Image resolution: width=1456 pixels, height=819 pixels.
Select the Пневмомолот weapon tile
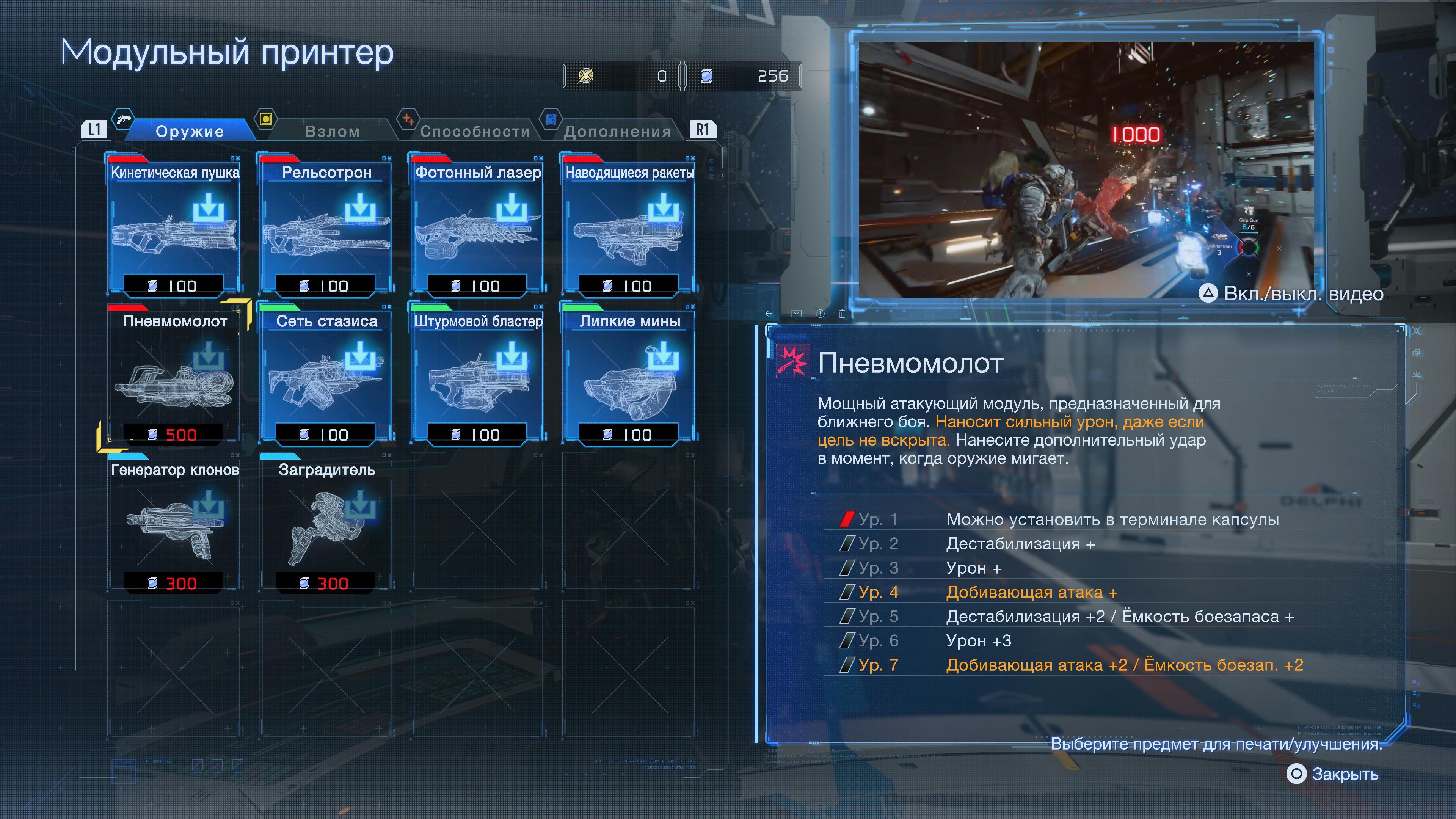pos(175,375)
